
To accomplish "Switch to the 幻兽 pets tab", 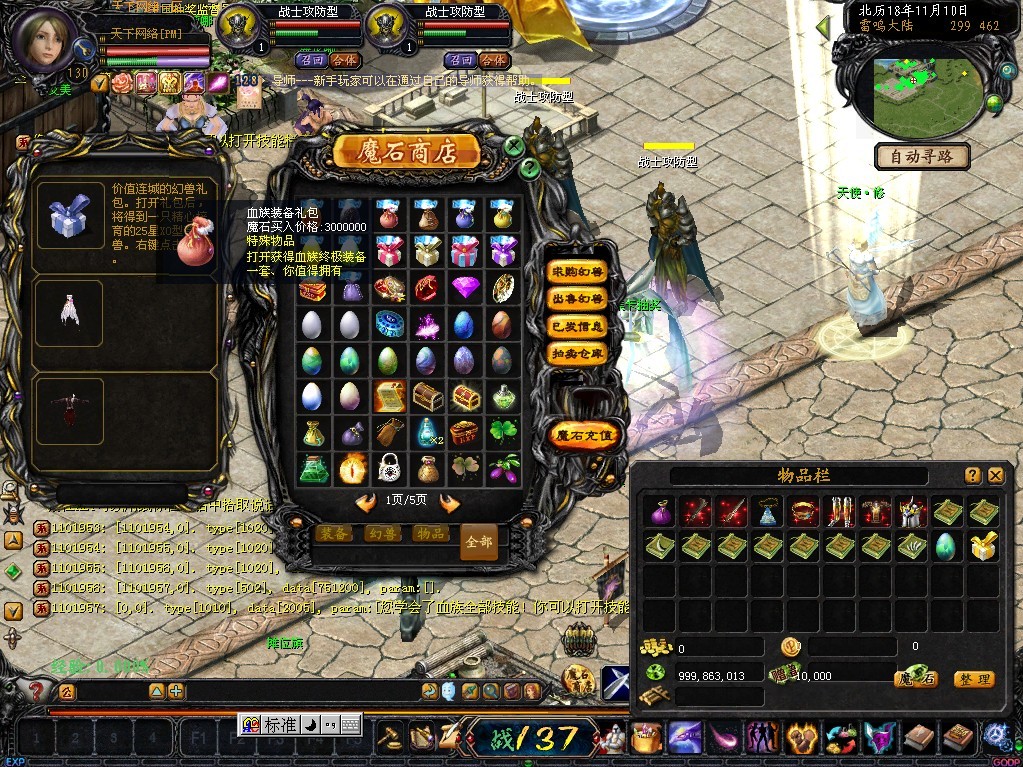I will [384, 534].
